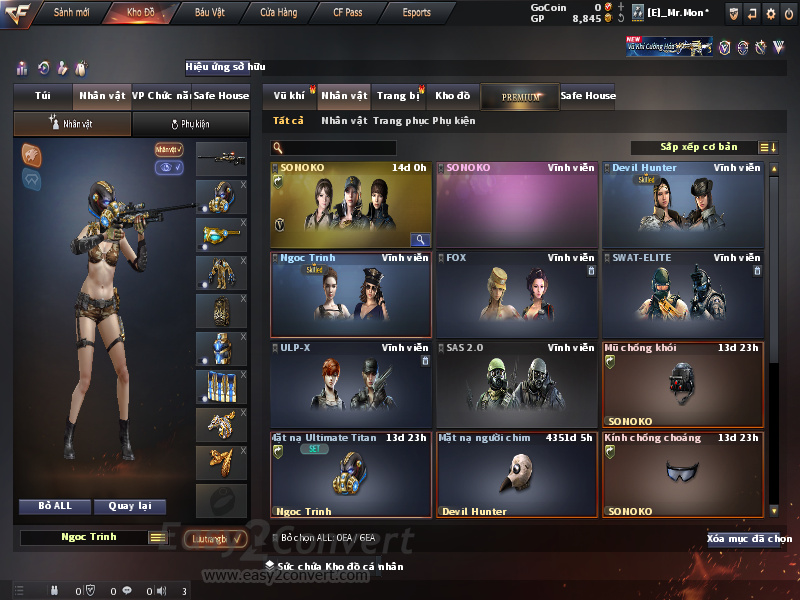Select the Túi tab
The image size is (800, 600).
[42, 96]
